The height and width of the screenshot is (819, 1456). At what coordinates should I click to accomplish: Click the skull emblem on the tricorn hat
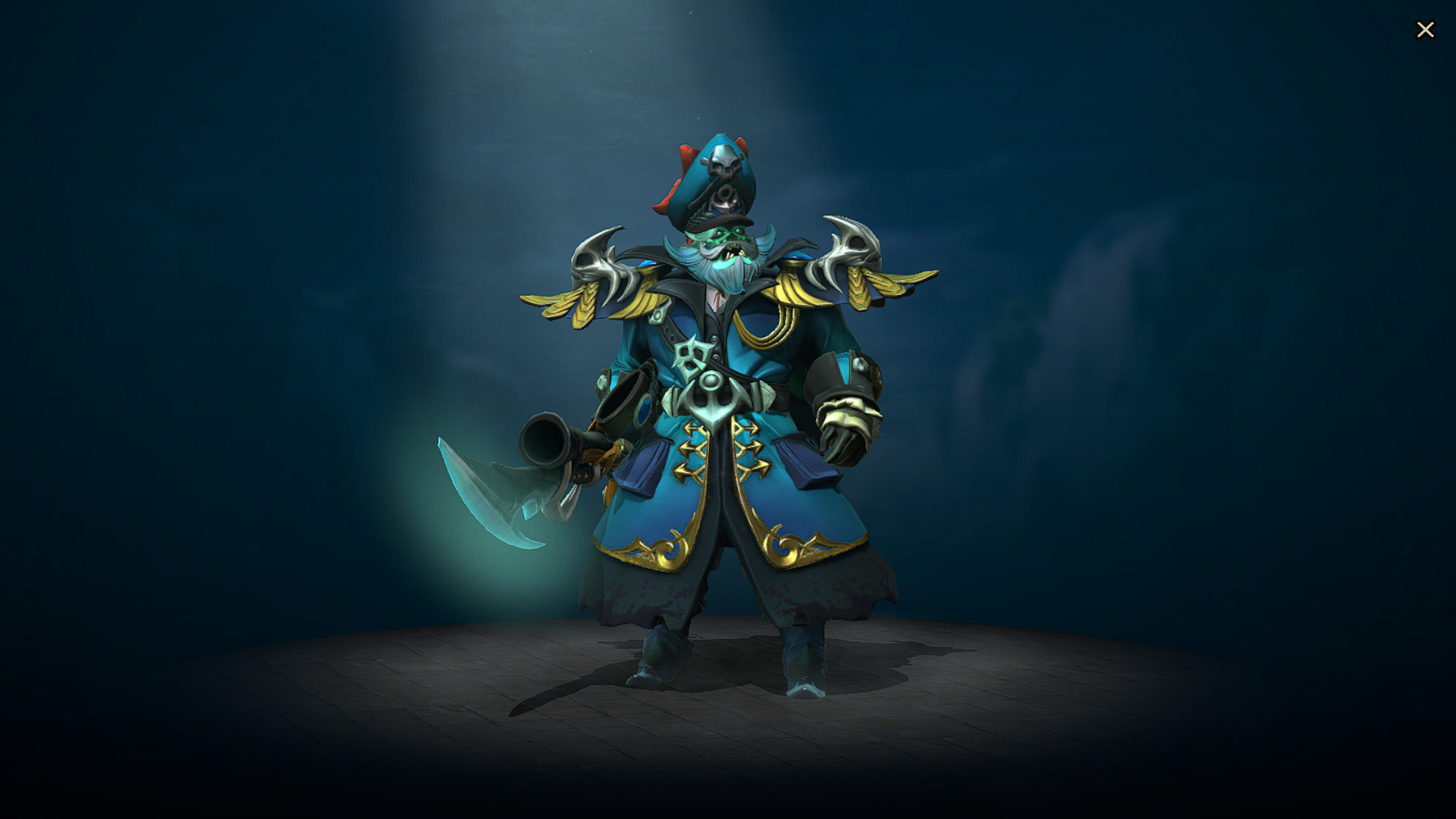(x=725, y=162)
